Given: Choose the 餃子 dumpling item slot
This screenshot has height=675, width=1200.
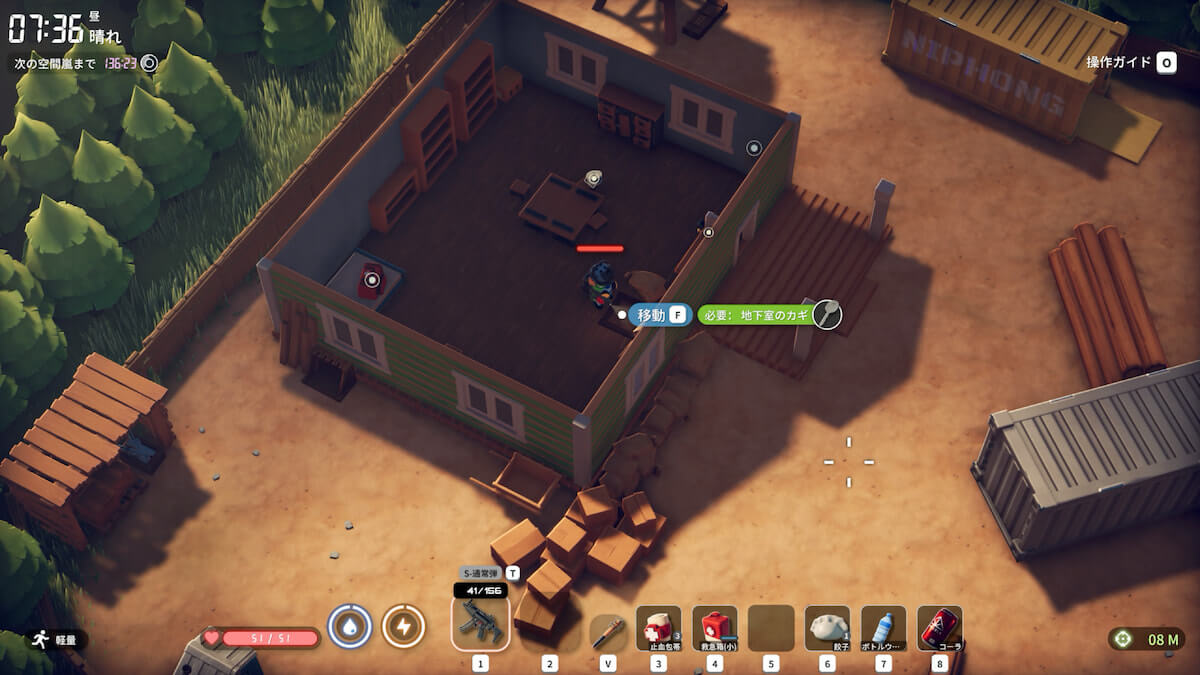Looking at the screenshot, I should coord(827,629).
